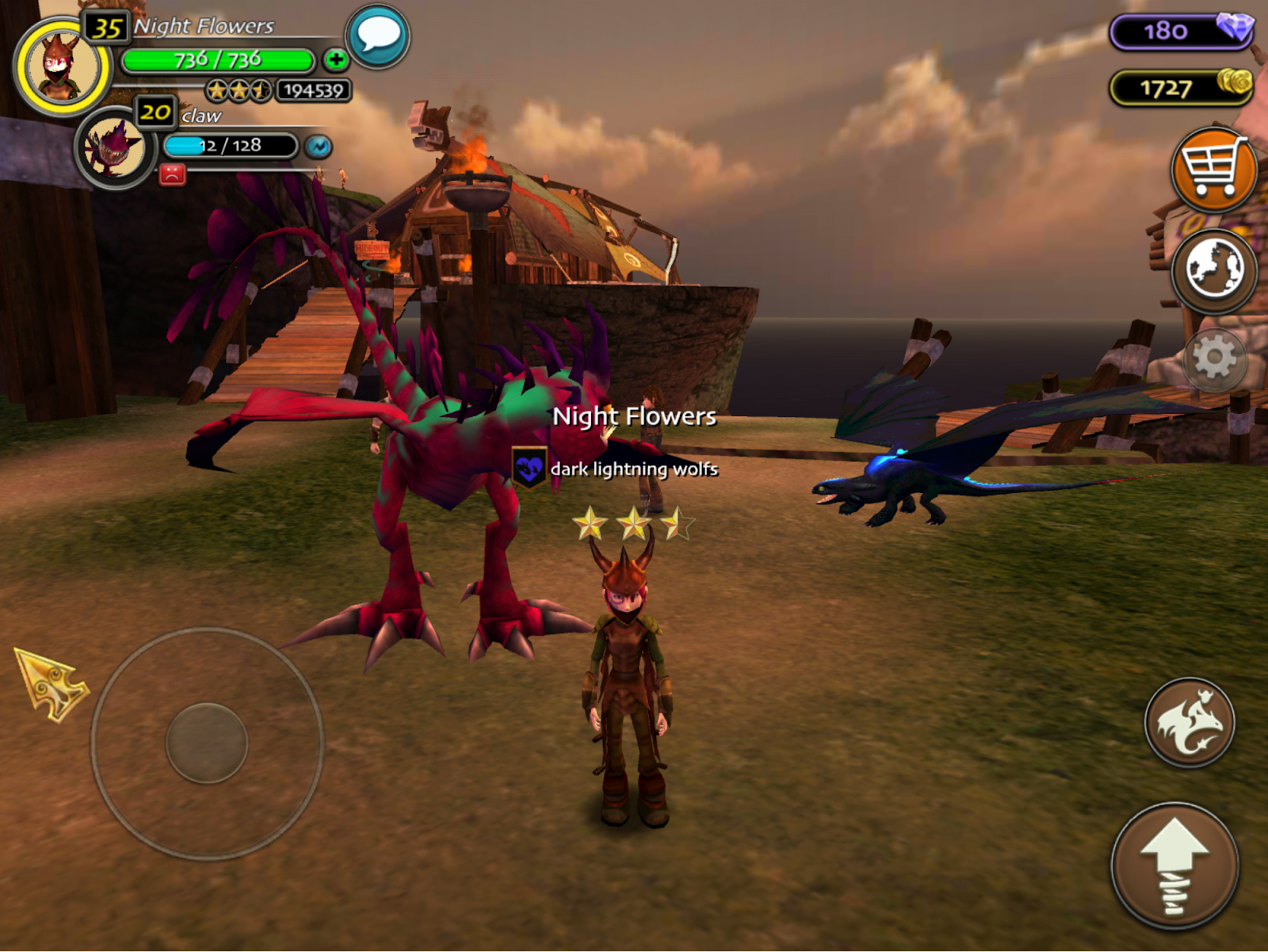Screen dimensions: 1268x952
Task: Mount the dragon with the rider button
Action: [x=1189, y=722]
